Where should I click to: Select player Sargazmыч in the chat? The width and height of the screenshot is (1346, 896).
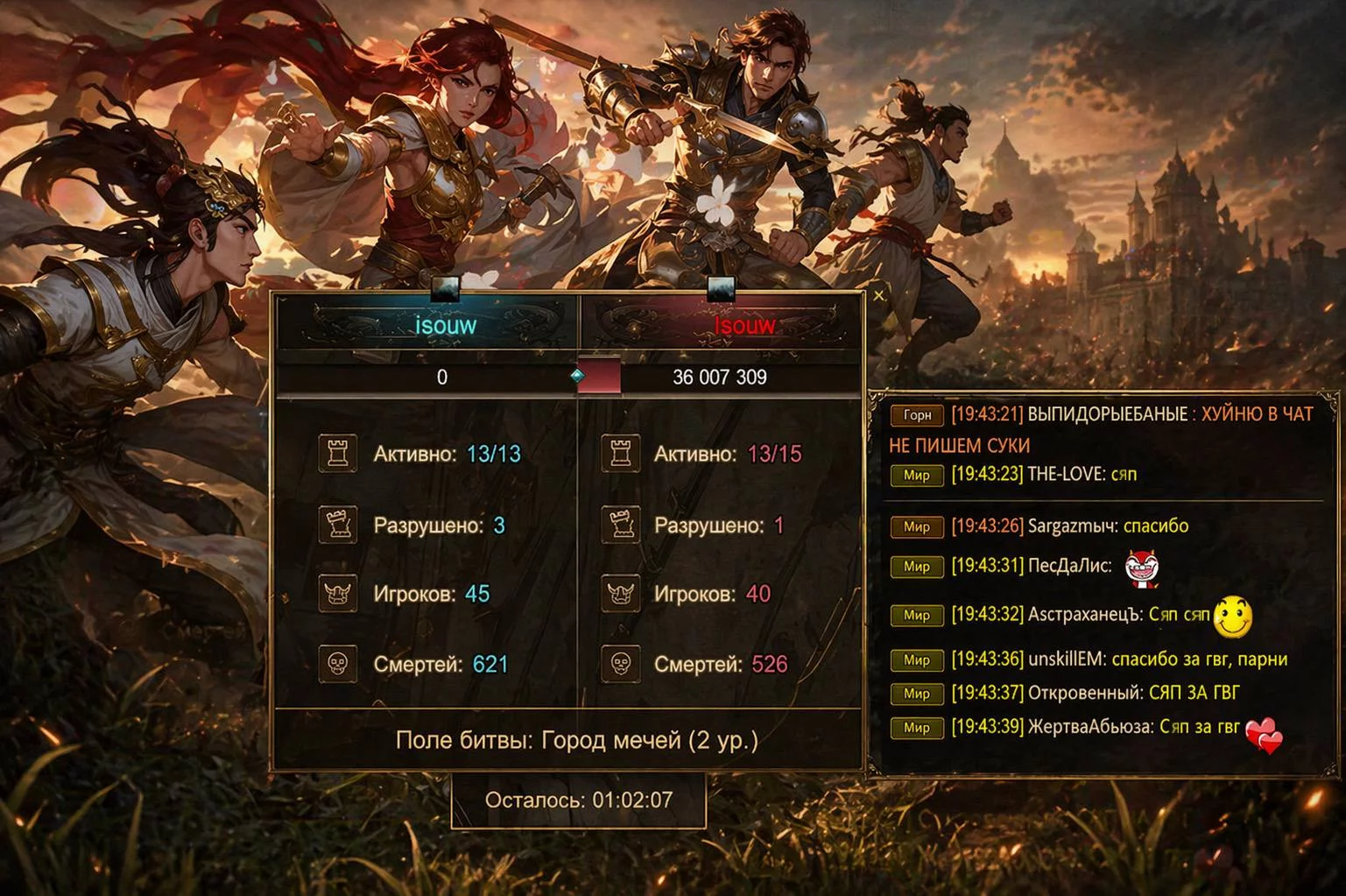coord(1072,526)
